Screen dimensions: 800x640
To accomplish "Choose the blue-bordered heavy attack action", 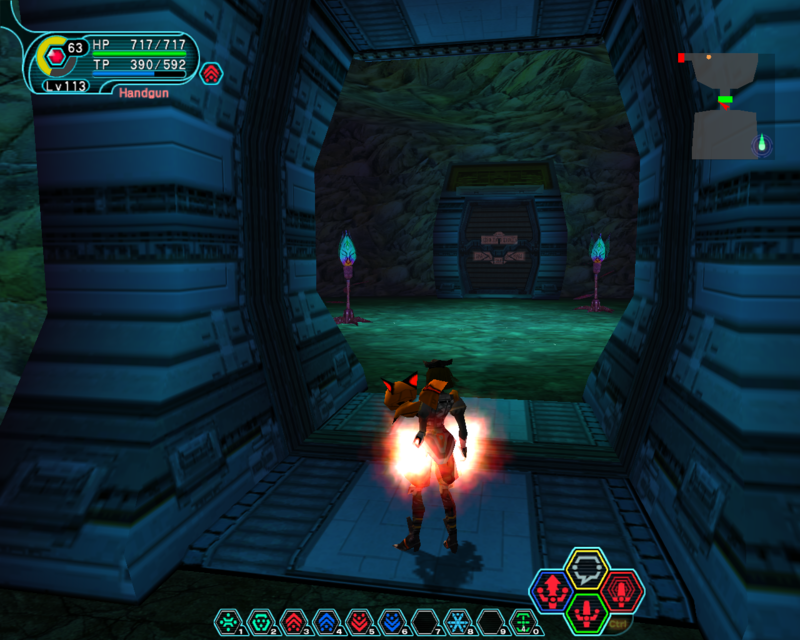I will (x=551, y=592).
